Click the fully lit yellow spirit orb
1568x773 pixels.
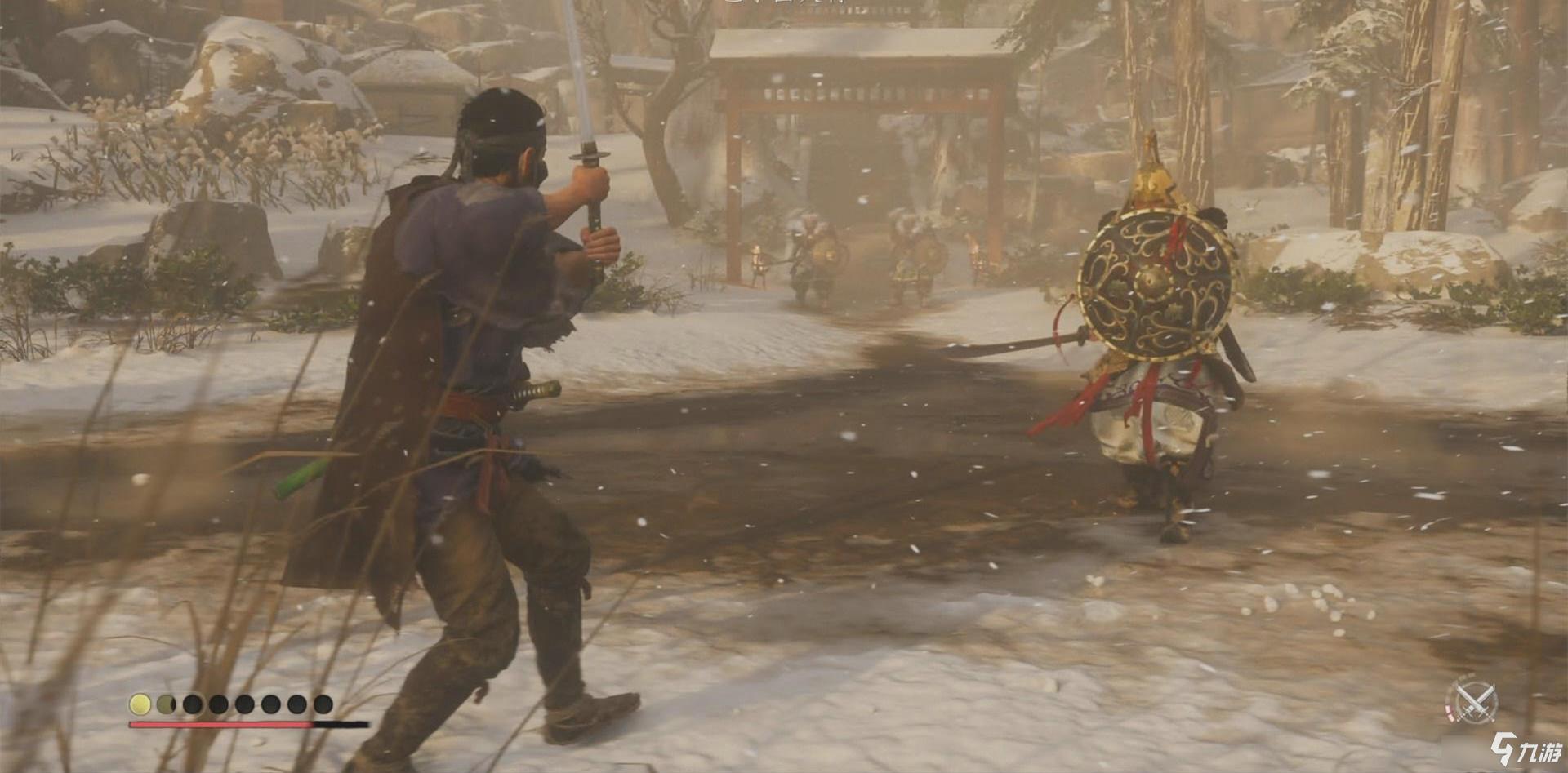pos(140,704)
